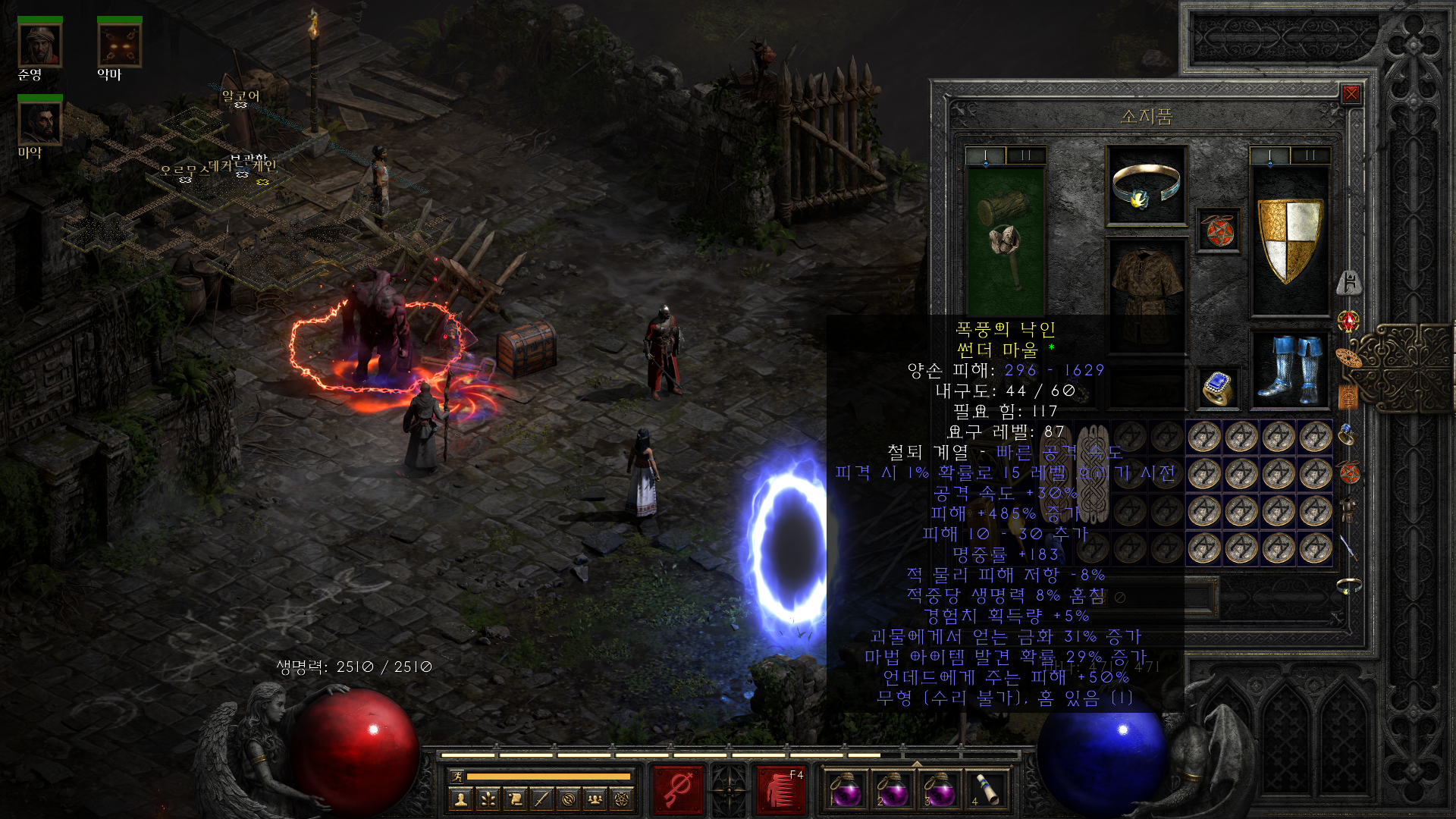Activate the F4 right-click skill icon

[781, 789]
